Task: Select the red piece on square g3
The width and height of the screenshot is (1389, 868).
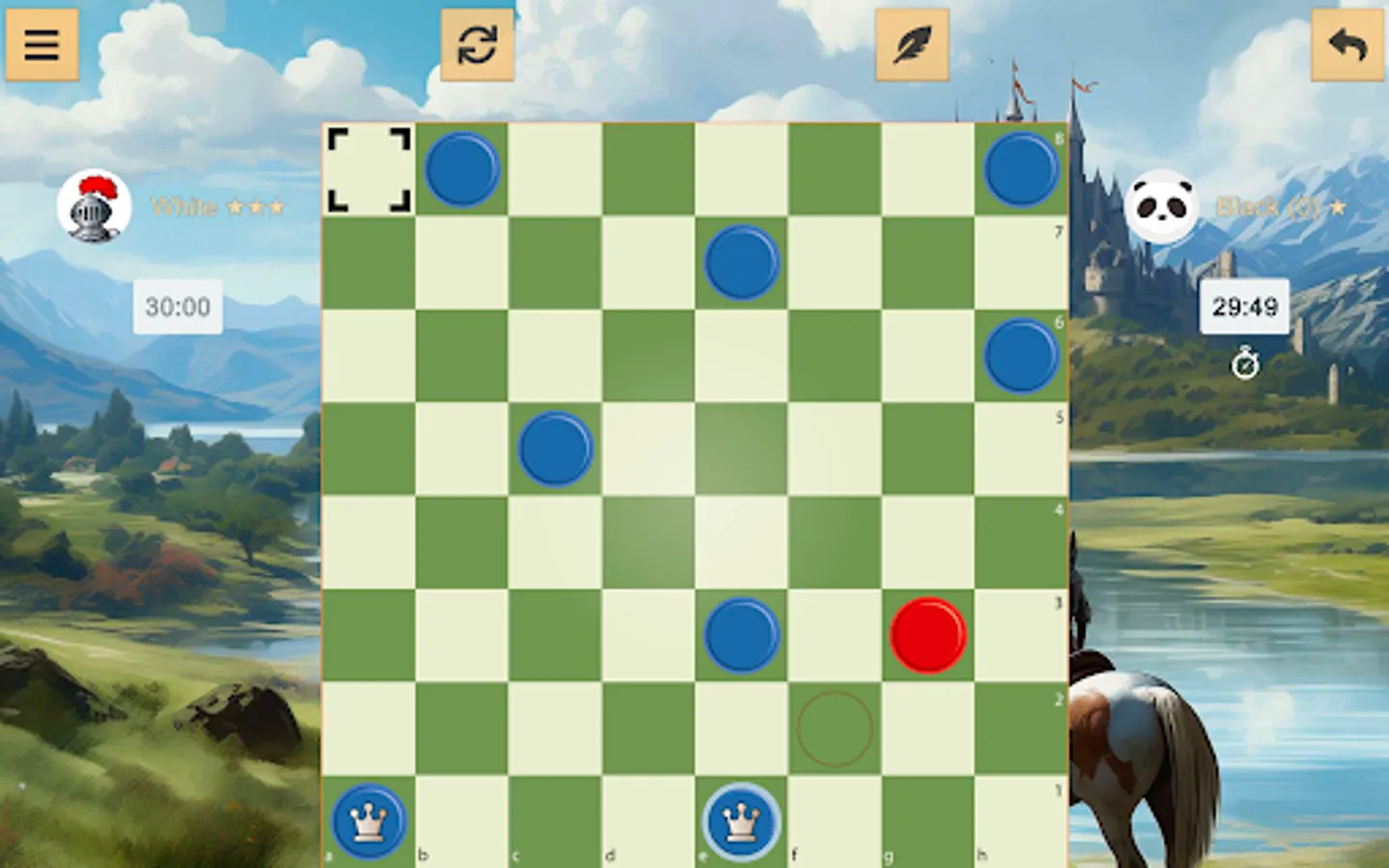Action: coord(928,637)
